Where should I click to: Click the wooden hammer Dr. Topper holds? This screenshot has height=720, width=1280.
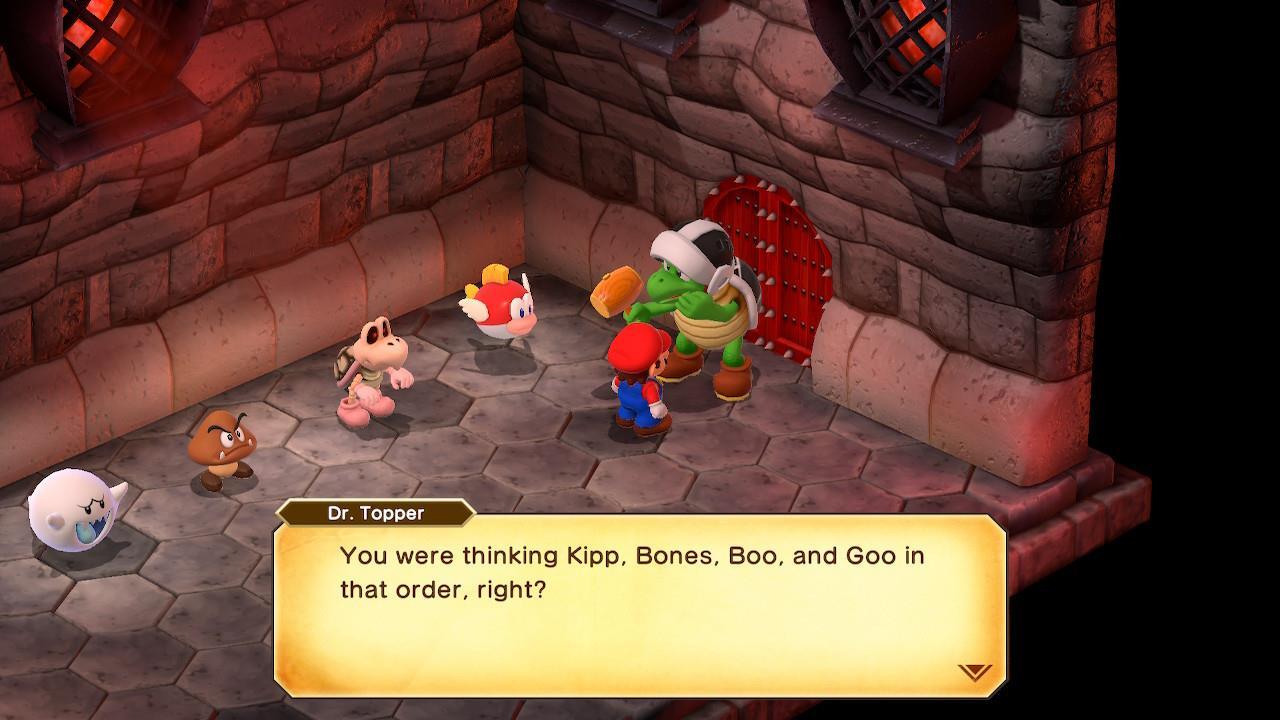614,290
